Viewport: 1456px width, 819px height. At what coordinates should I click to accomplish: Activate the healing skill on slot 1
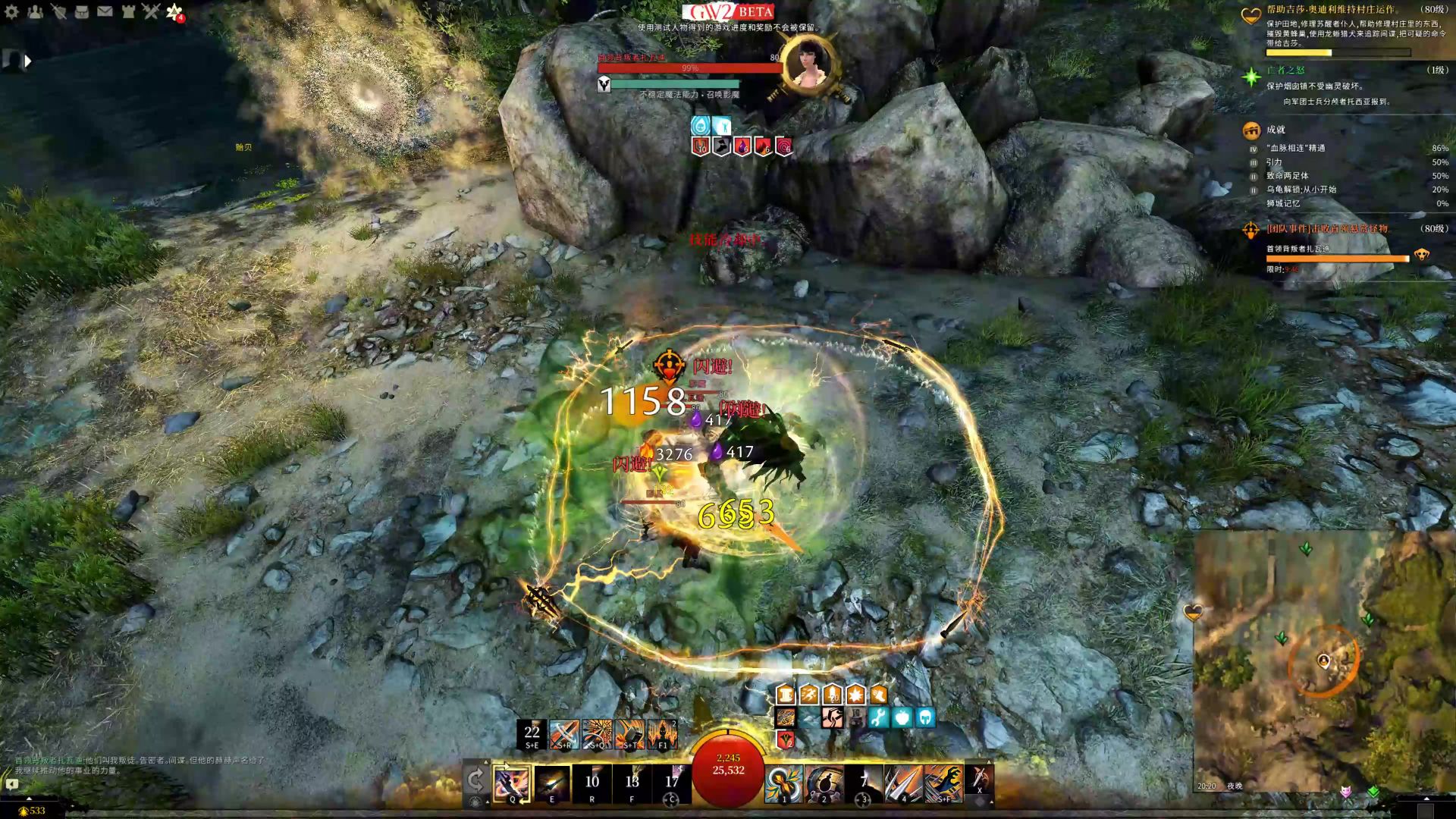coord(783,782)
